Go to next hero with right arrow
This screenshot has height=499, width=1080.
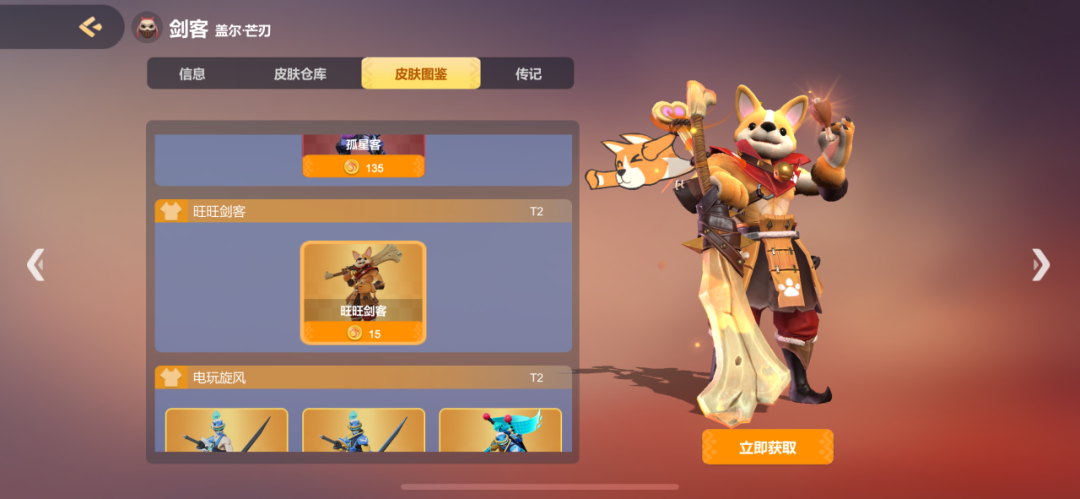tap(1041, 264)
